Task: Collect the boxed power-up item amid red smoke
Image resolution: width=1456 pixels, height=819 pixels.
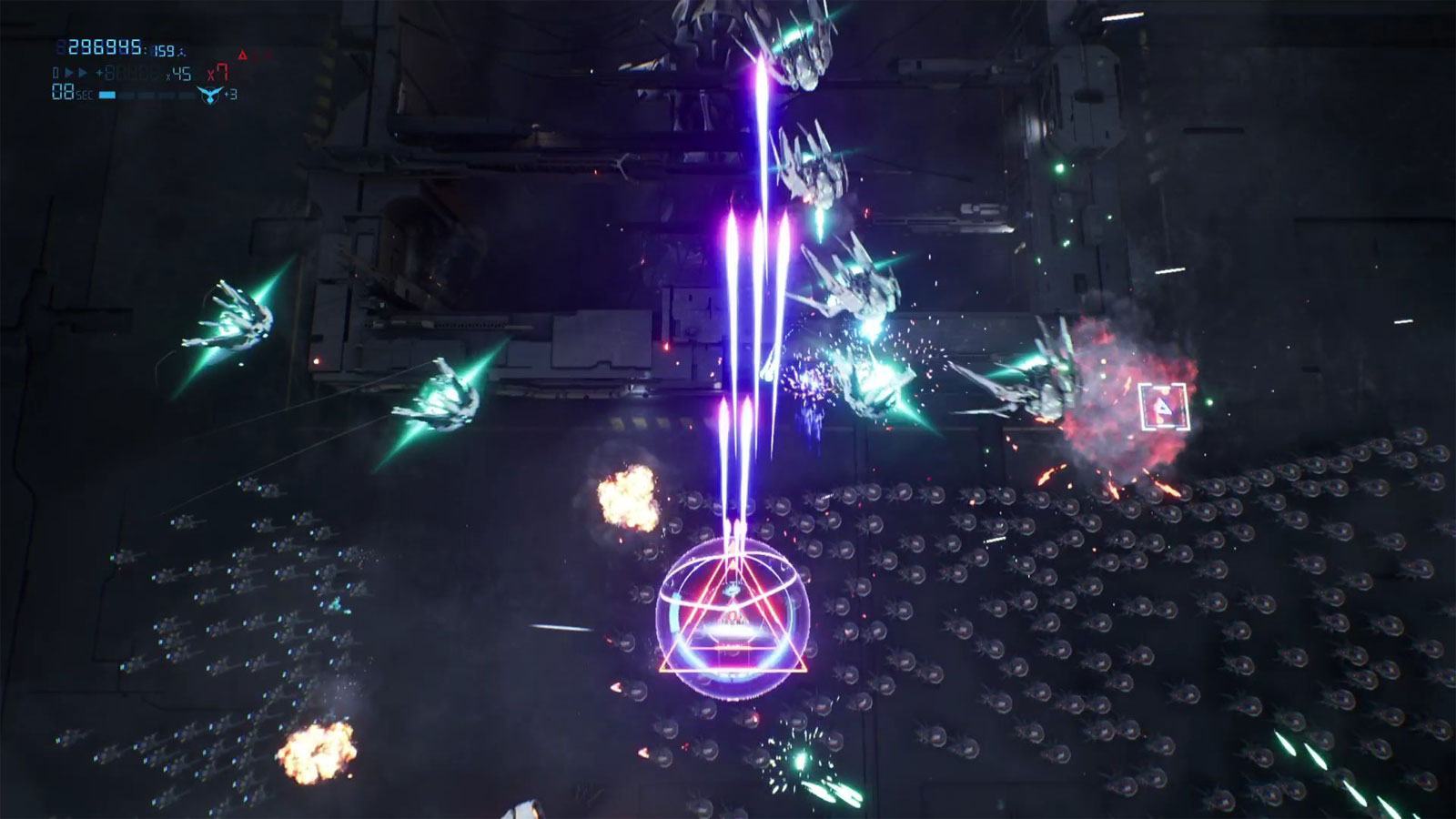Action: (x=1162, y=409)
